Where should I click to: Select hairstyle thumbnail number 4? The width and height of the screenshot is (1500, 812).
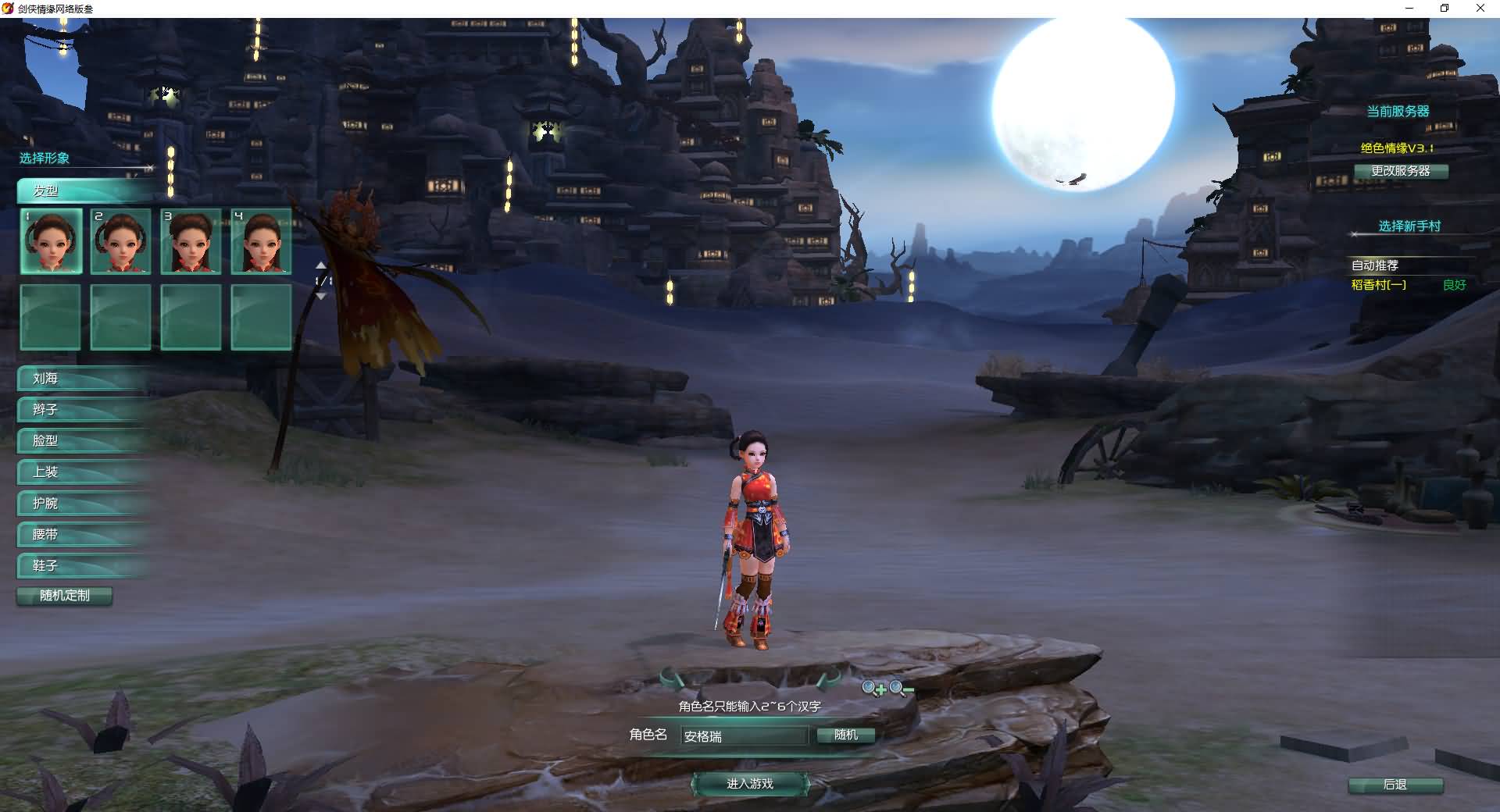pos(261,240)
